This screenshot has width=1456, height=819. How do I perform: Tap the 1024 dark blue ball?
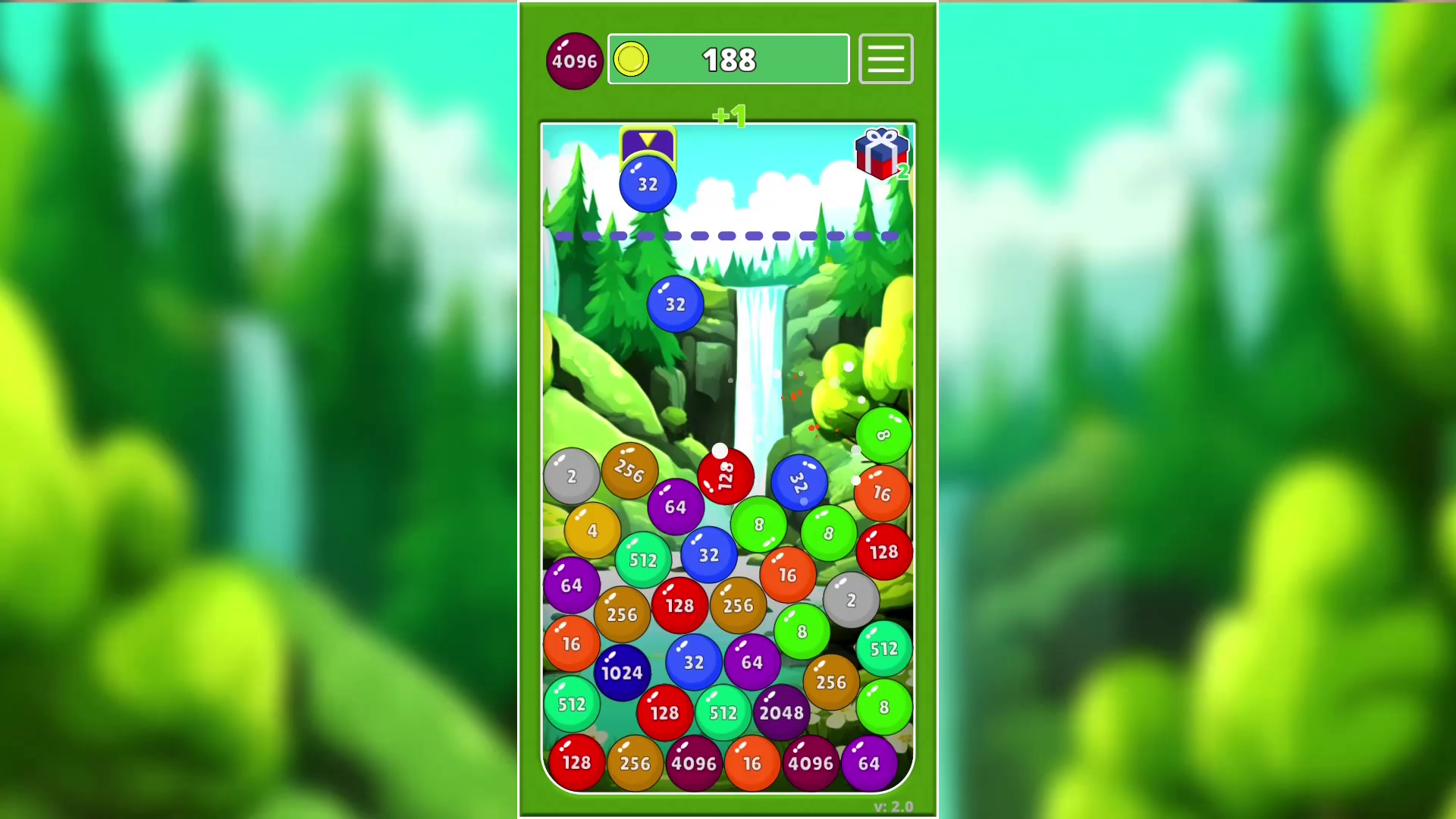pyautogui.click(x=622, y=671)
